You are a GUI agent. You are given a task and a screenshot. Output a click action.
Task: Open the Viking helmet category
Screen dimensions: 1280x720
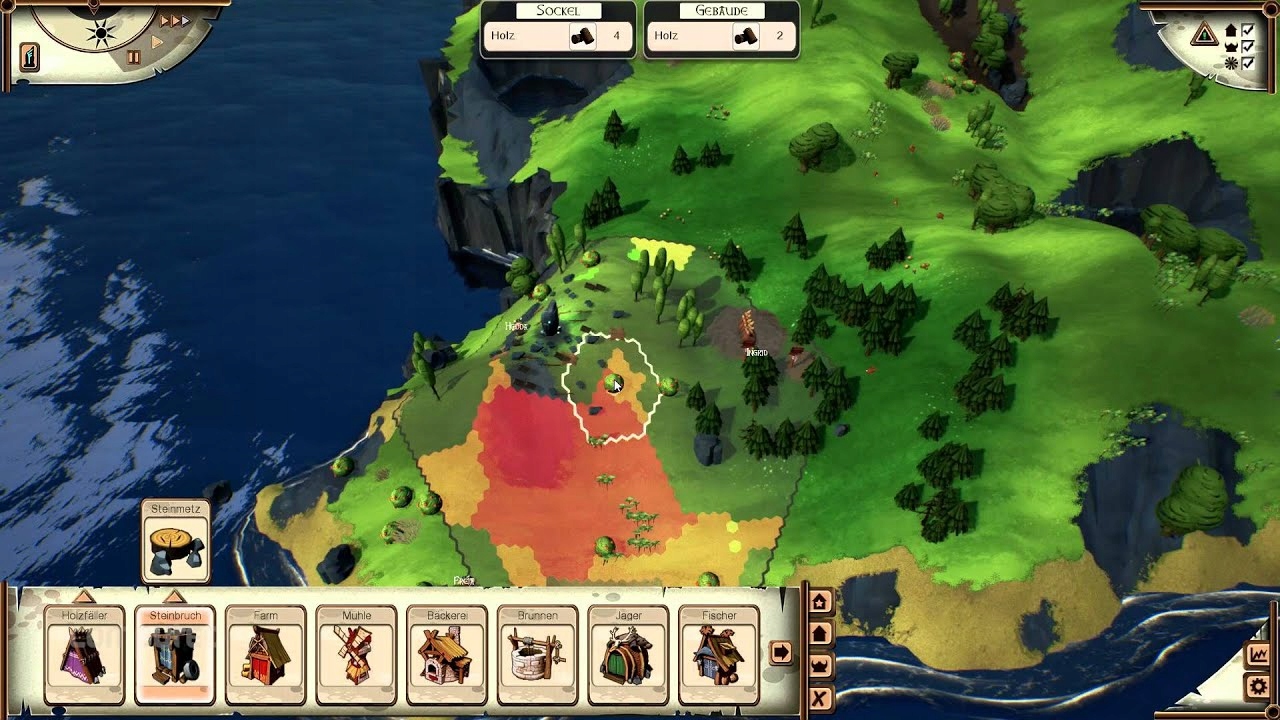point(820,666)
